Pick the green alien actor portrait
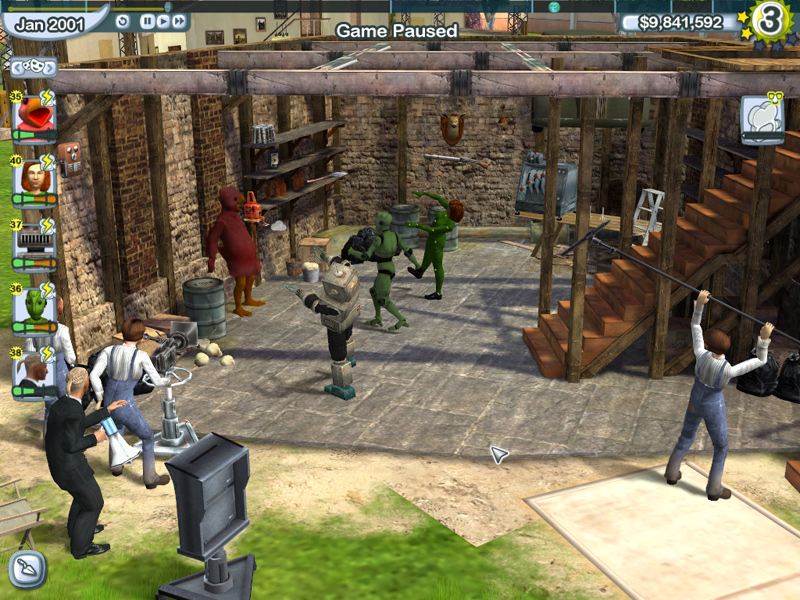The width and height of the screenshot is (800, 600). point(34,305)
